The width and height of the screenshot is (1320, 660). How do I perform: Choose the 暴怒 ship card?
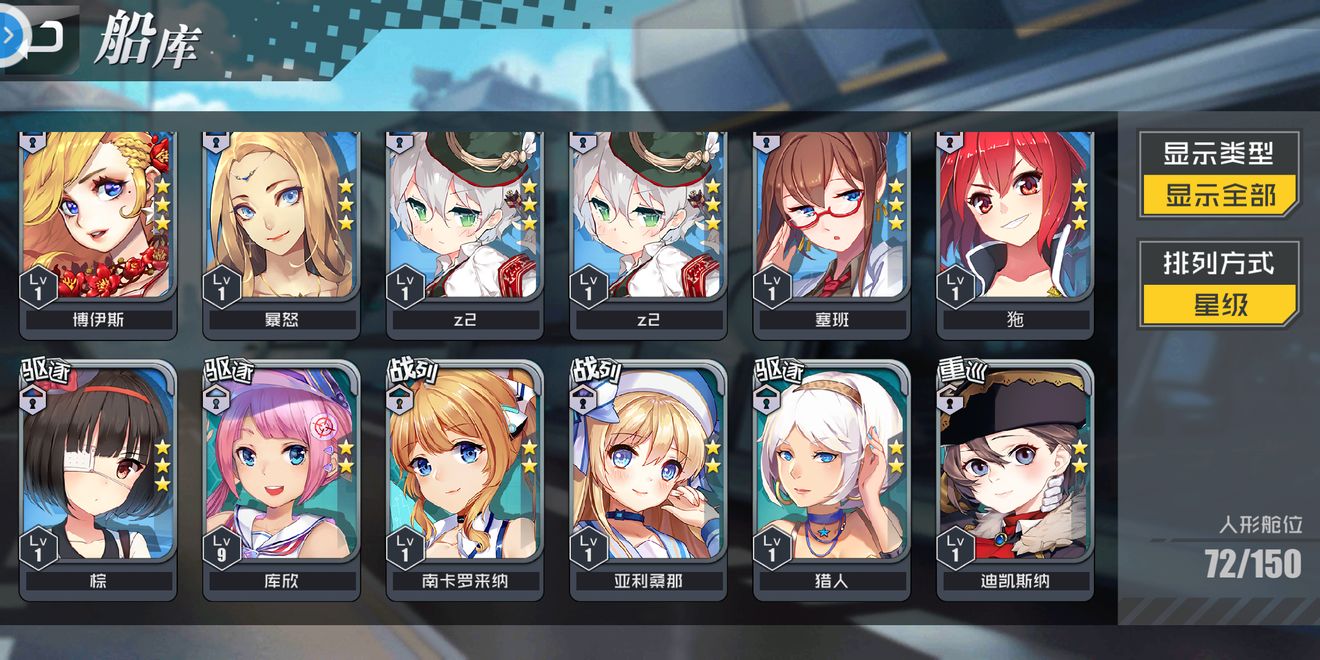pyautogui.click(x=281, y=230)
